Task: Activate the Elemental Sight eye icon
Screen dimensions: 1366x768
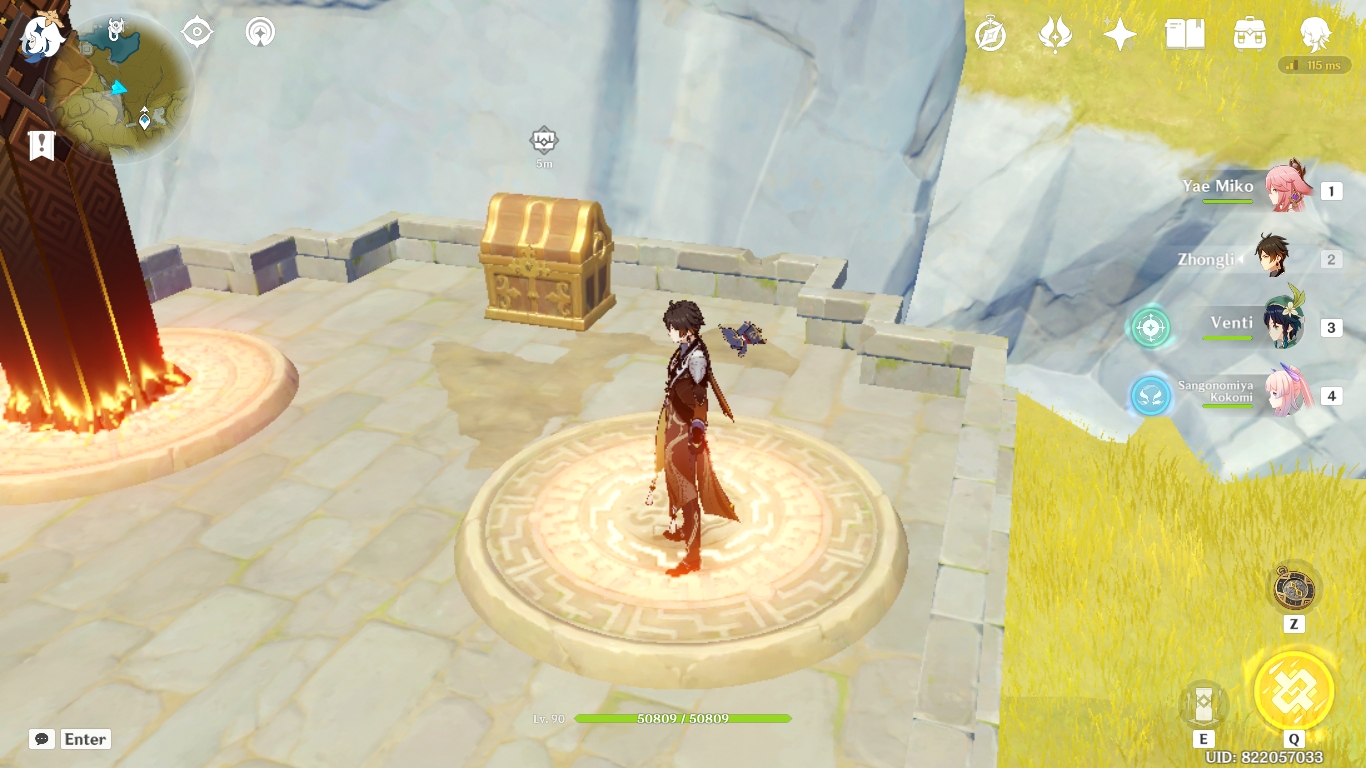Action: click(196, 31)
